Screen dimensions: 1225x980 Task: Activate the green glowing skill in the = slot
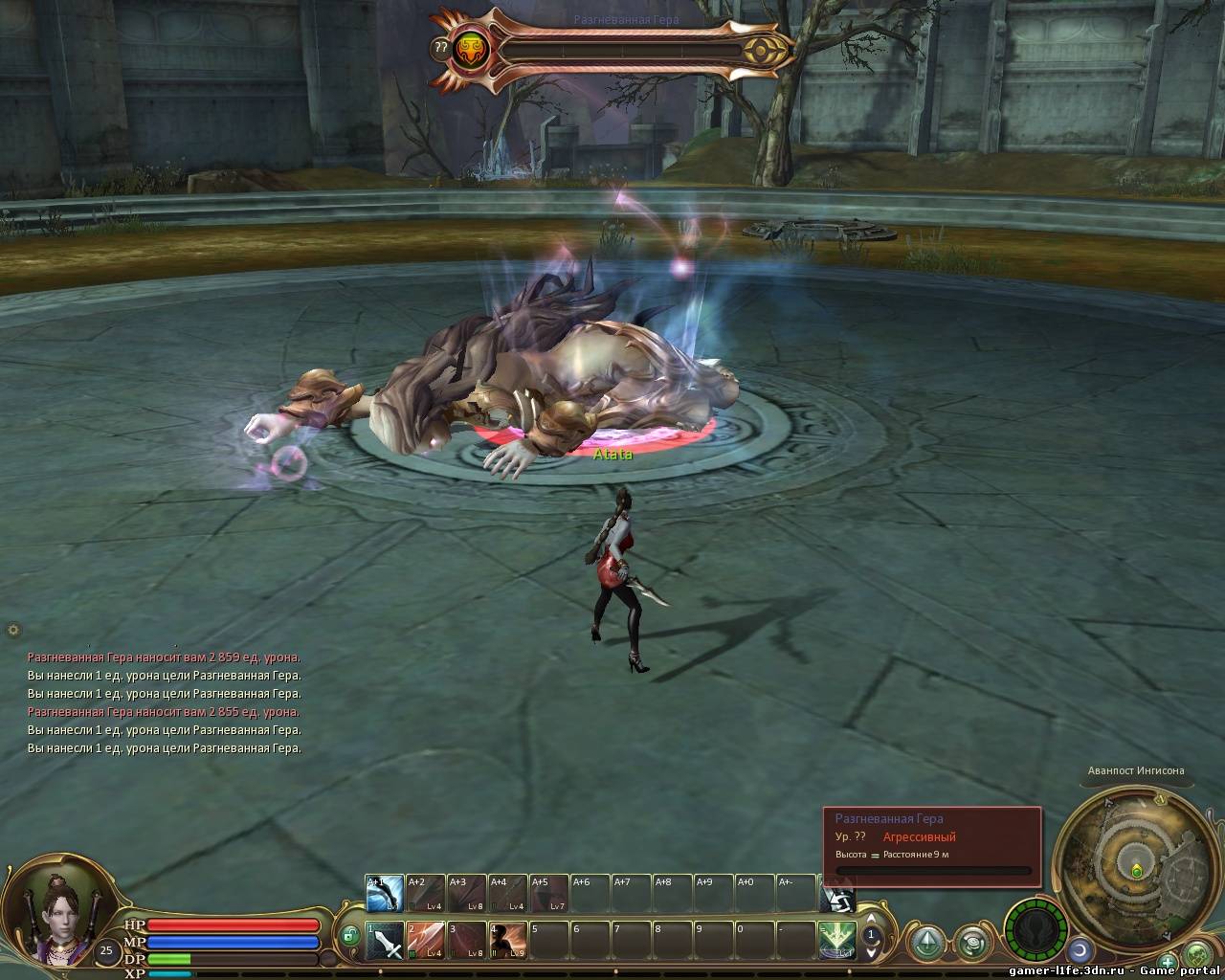coord(836,941)
